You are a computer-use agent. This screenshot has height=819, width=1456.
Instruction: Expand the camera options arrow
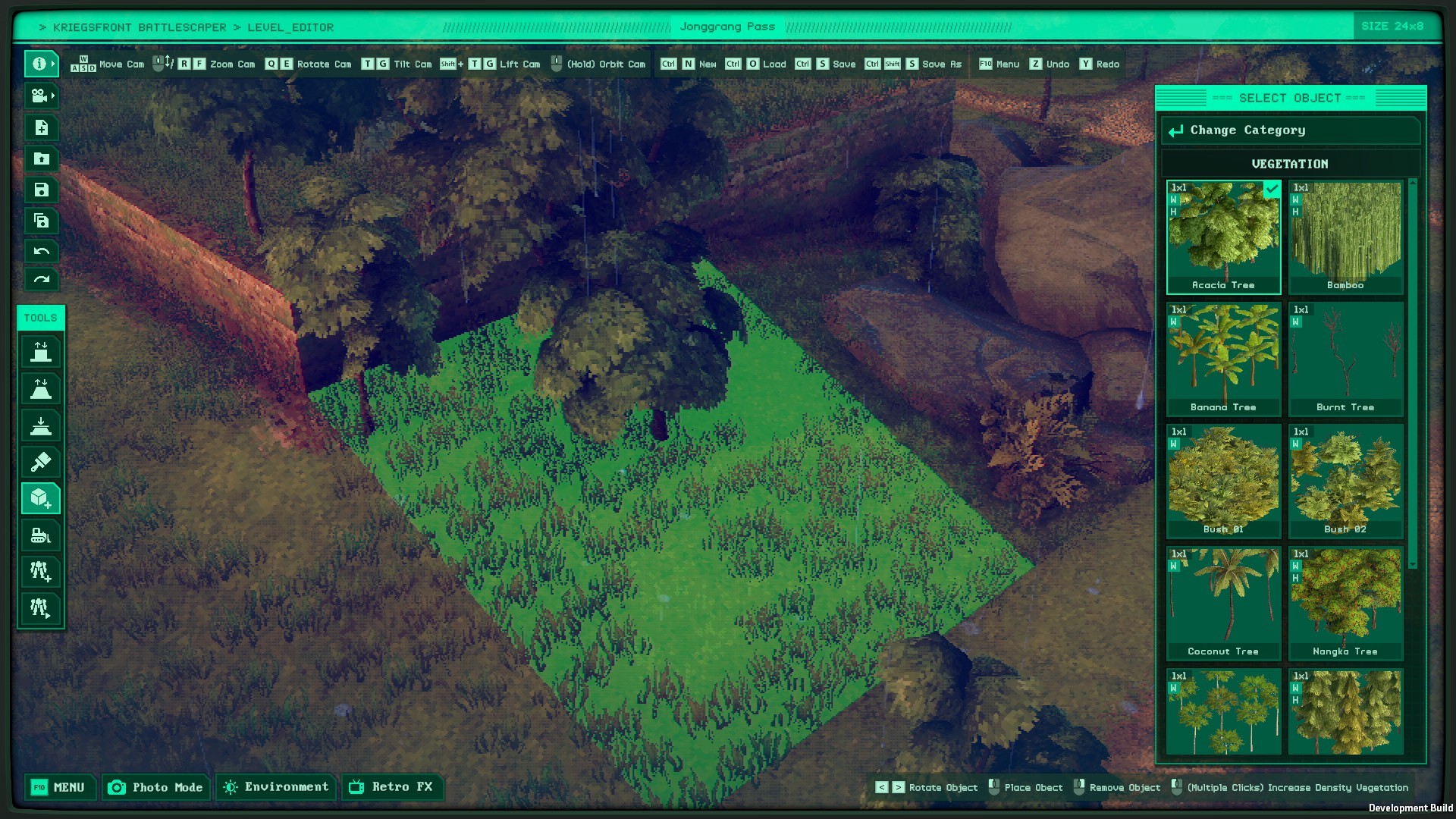[53, 96]
